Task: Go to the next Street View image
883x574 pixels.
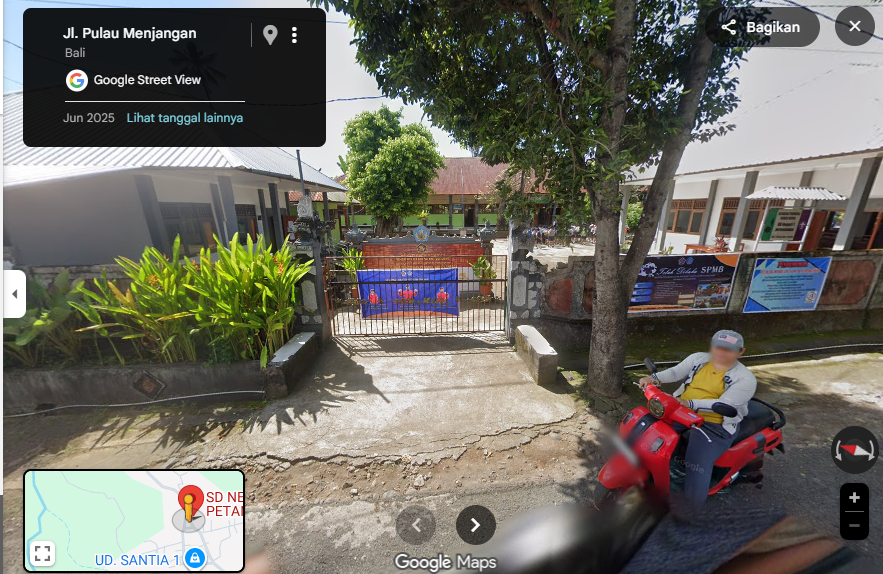Action: (476, 525)
